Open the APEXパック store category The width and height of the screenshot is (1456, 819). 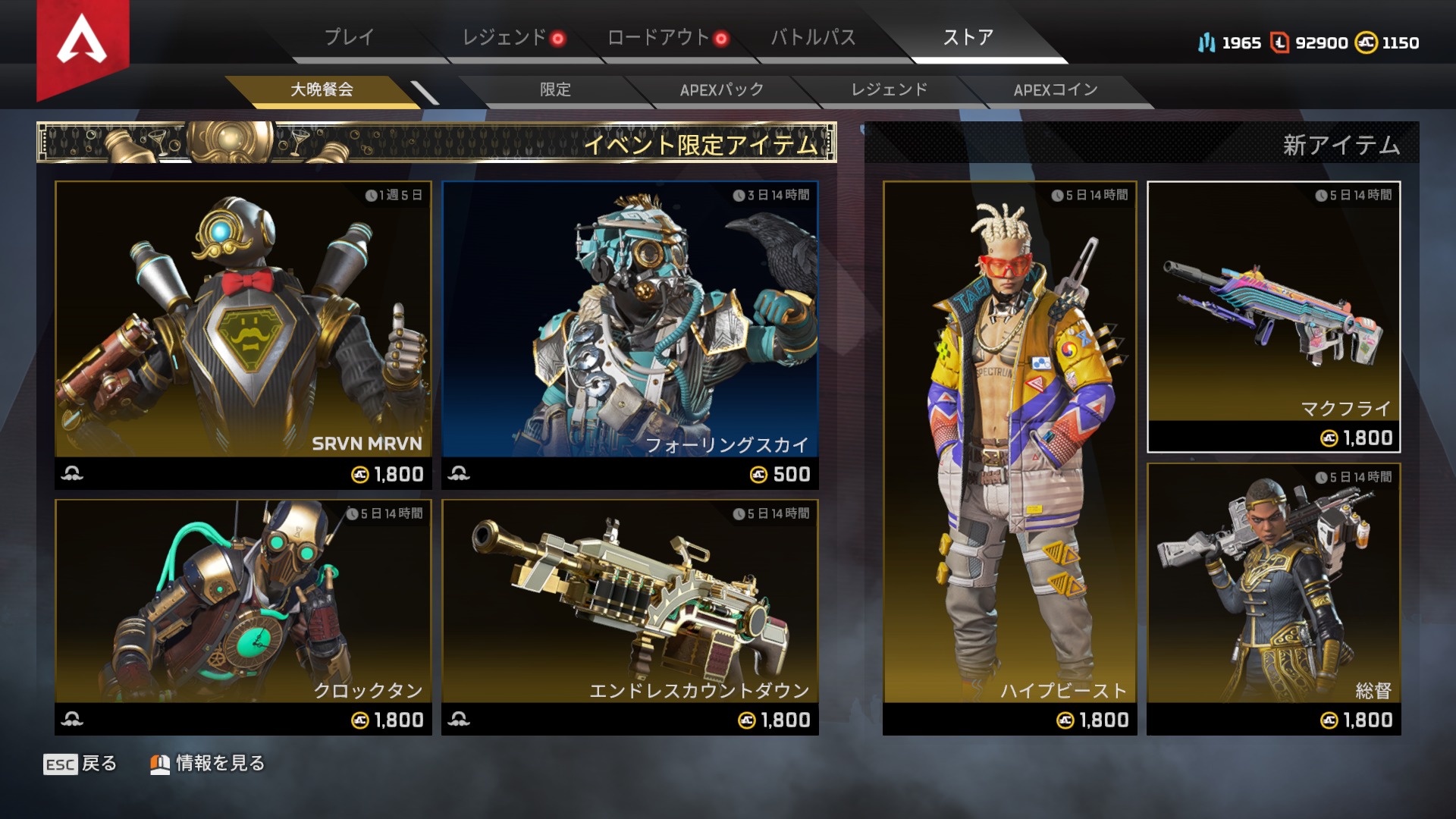(x=722, y=89)
